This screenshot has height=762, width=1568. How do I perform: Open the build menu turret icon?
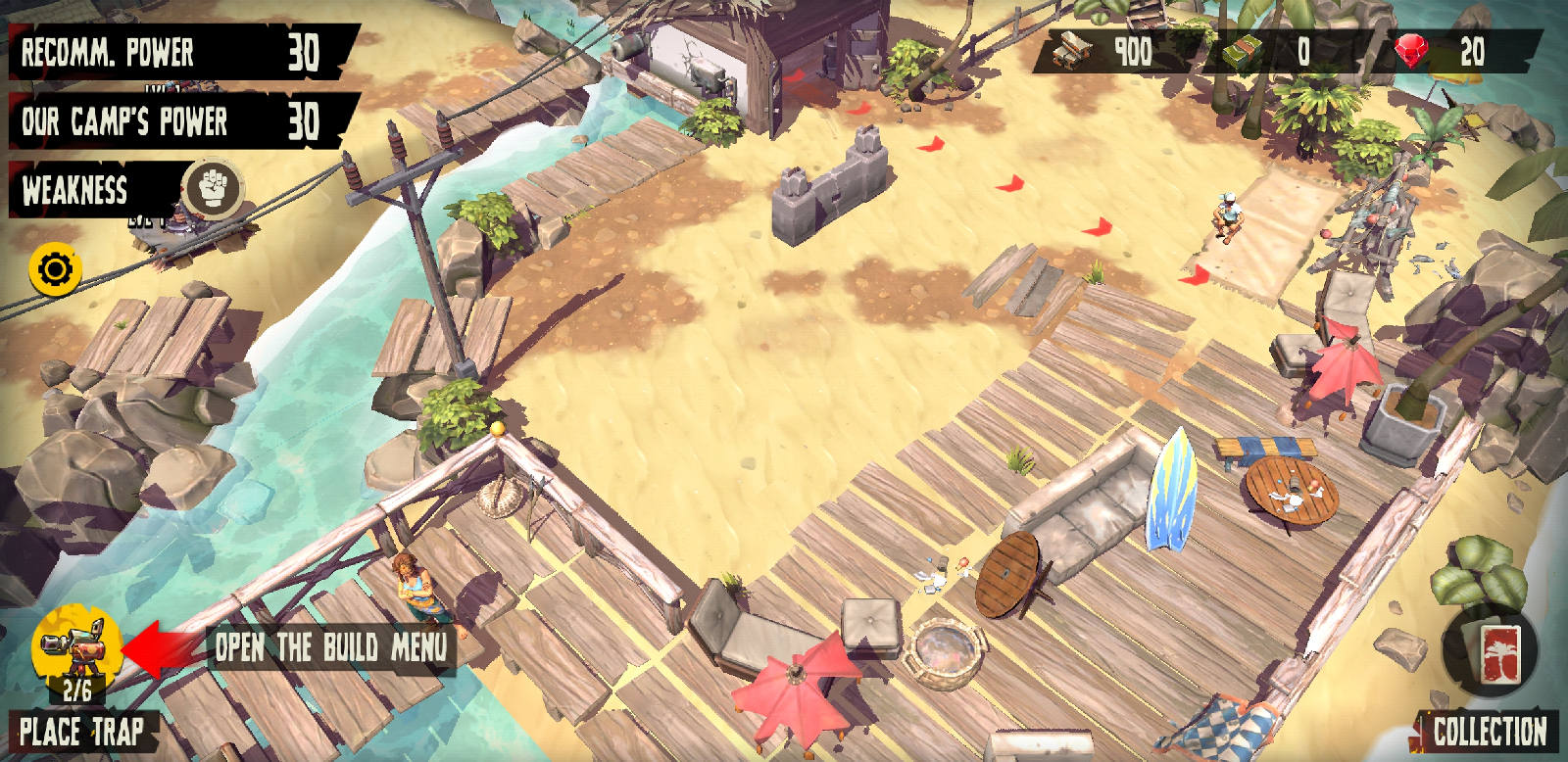76,646
